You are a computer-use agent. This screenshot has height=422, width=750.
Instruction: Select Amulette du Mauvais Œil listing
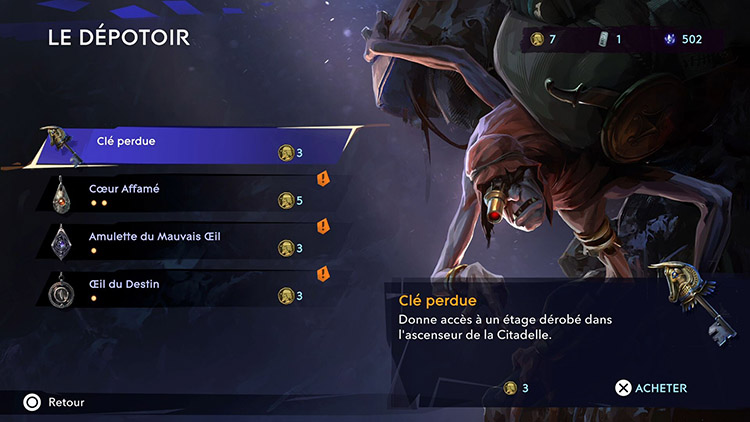(180, 242)
